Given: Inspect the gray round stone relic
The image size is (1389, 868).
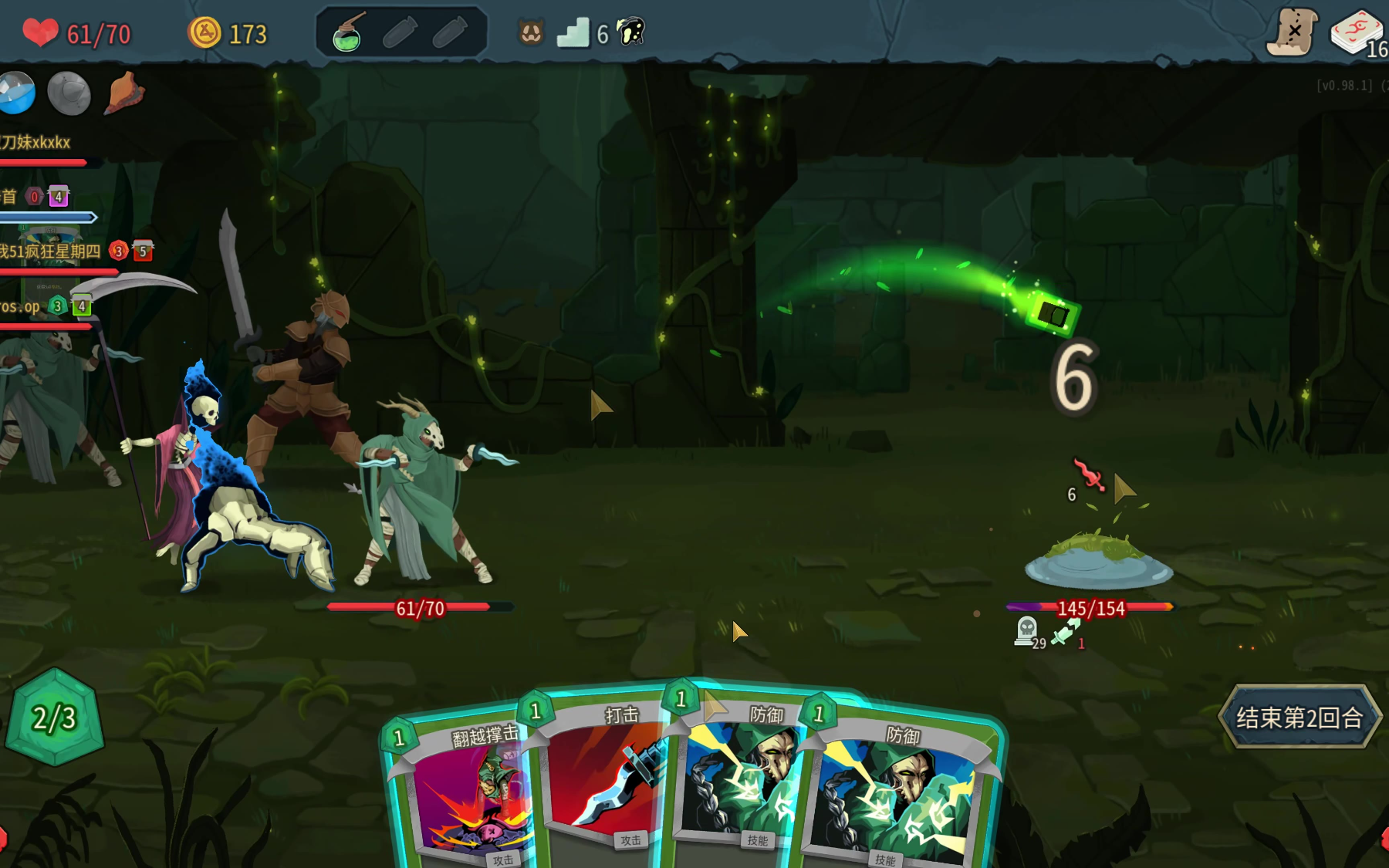Looking at the screenshot, I should (x=69, y=93).
